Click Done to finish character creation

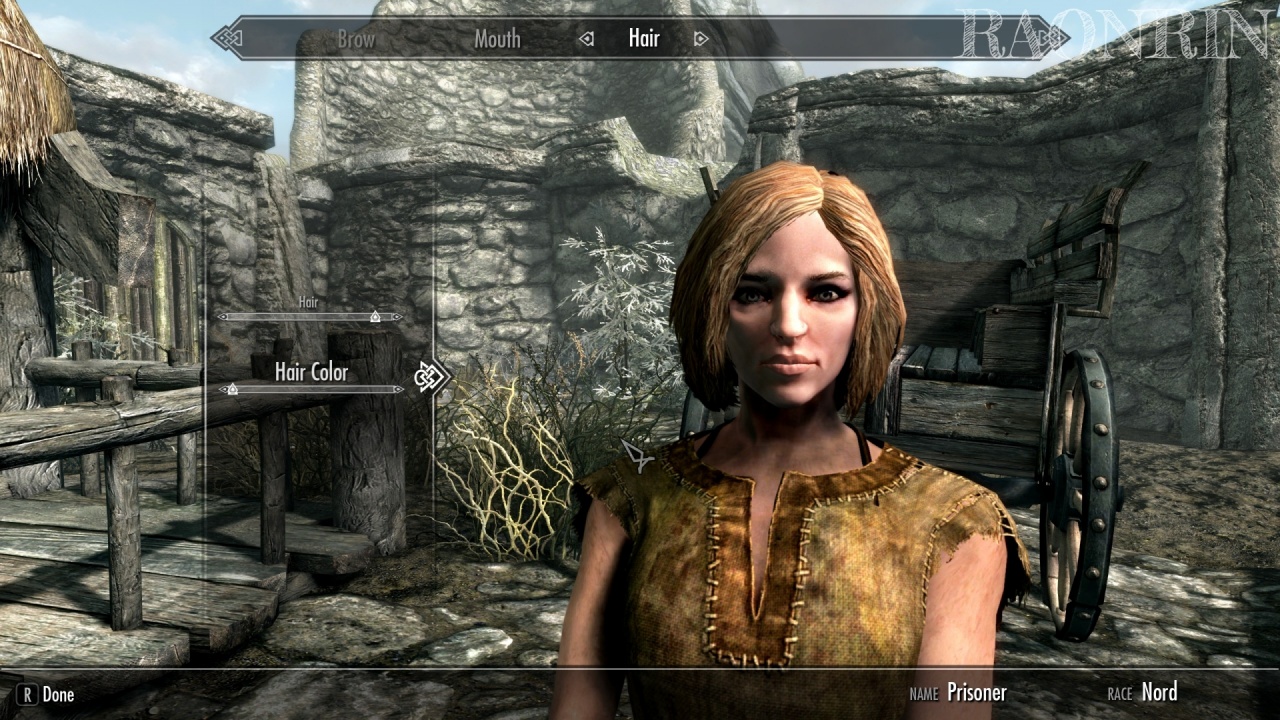pos(47,694)
